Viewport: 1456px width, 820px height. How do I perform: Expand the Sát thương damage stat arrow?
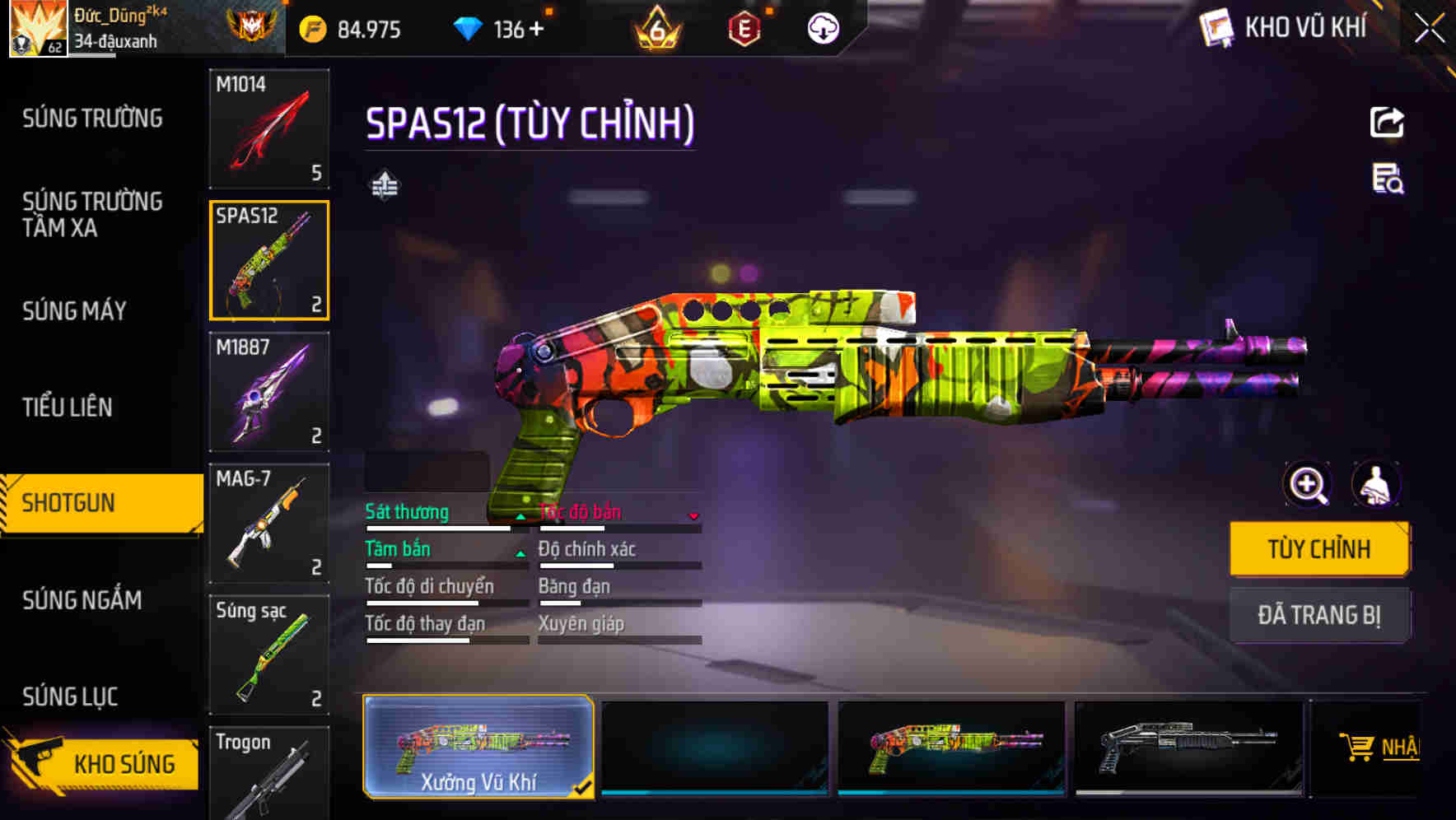pos(520,518)
